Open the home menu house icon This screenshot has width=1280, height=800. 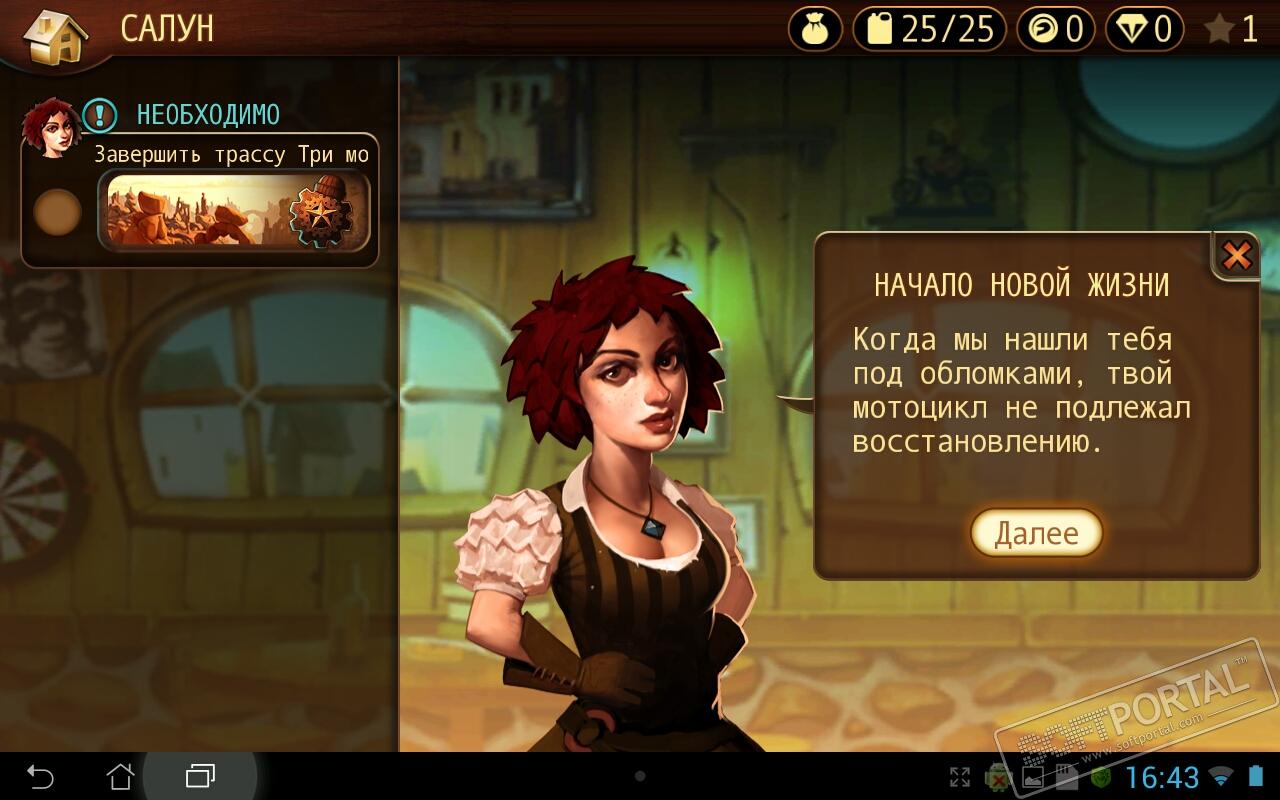[x=55, y=36]
